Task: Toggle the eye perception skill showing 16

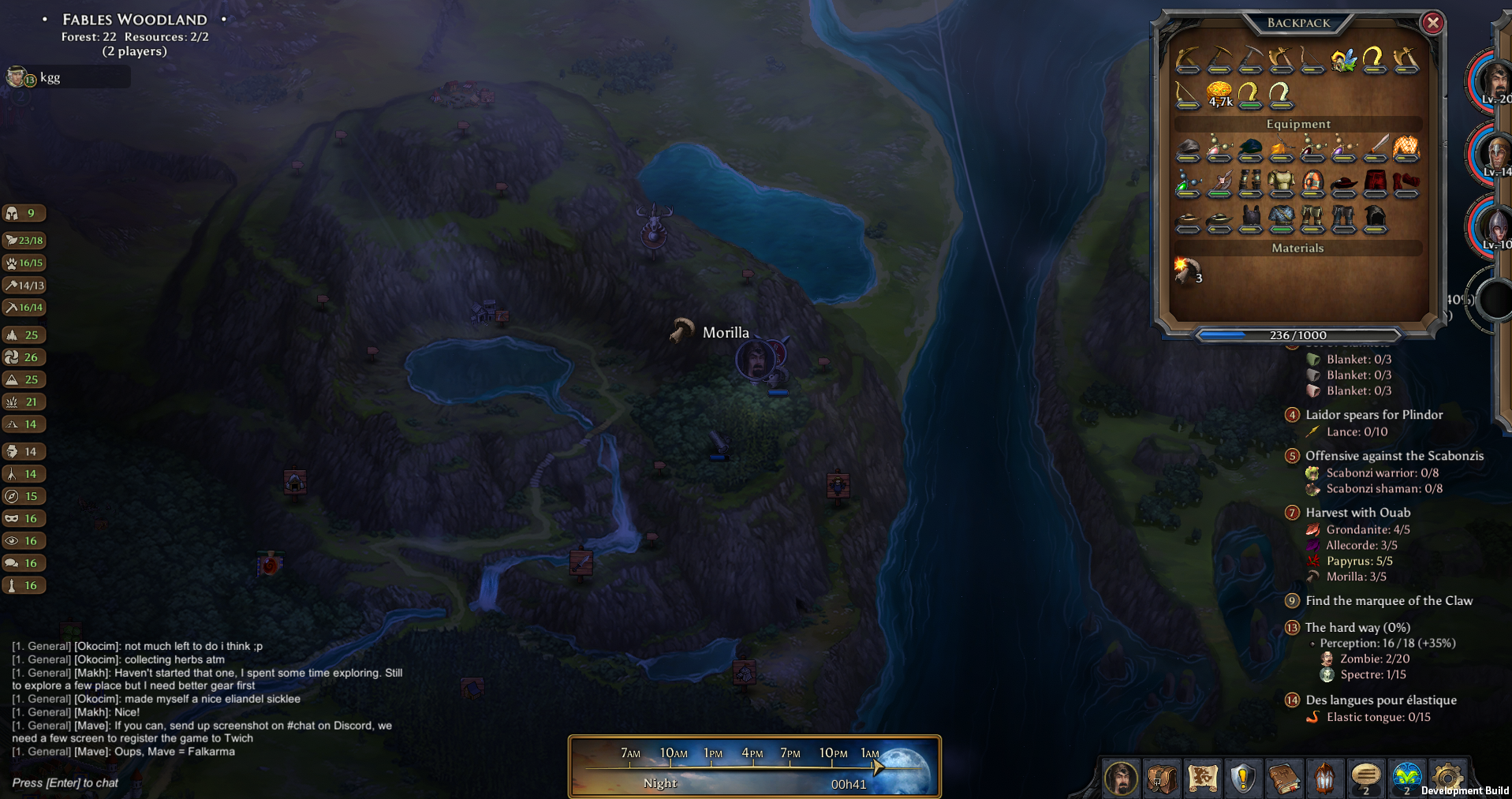Action: (24, 540)
